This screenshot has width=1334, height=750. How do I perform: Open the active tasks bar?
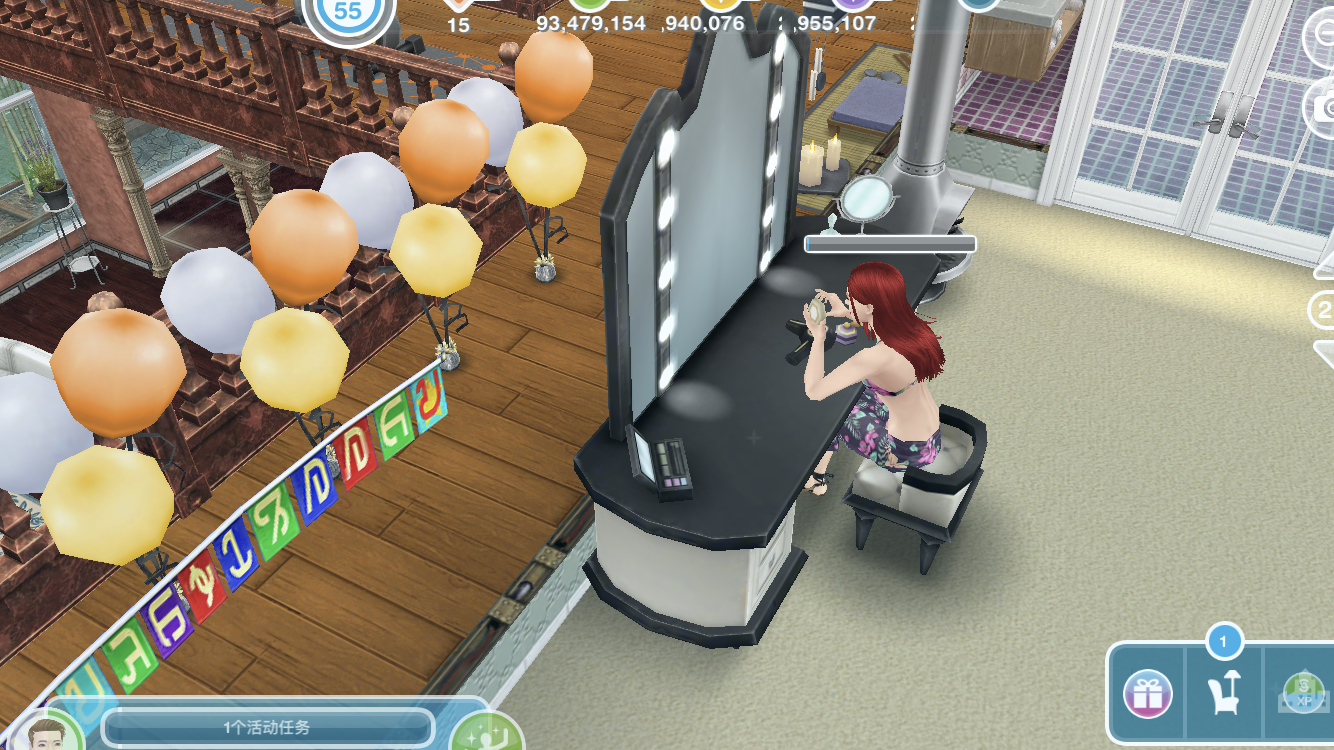tap(267, 727)
